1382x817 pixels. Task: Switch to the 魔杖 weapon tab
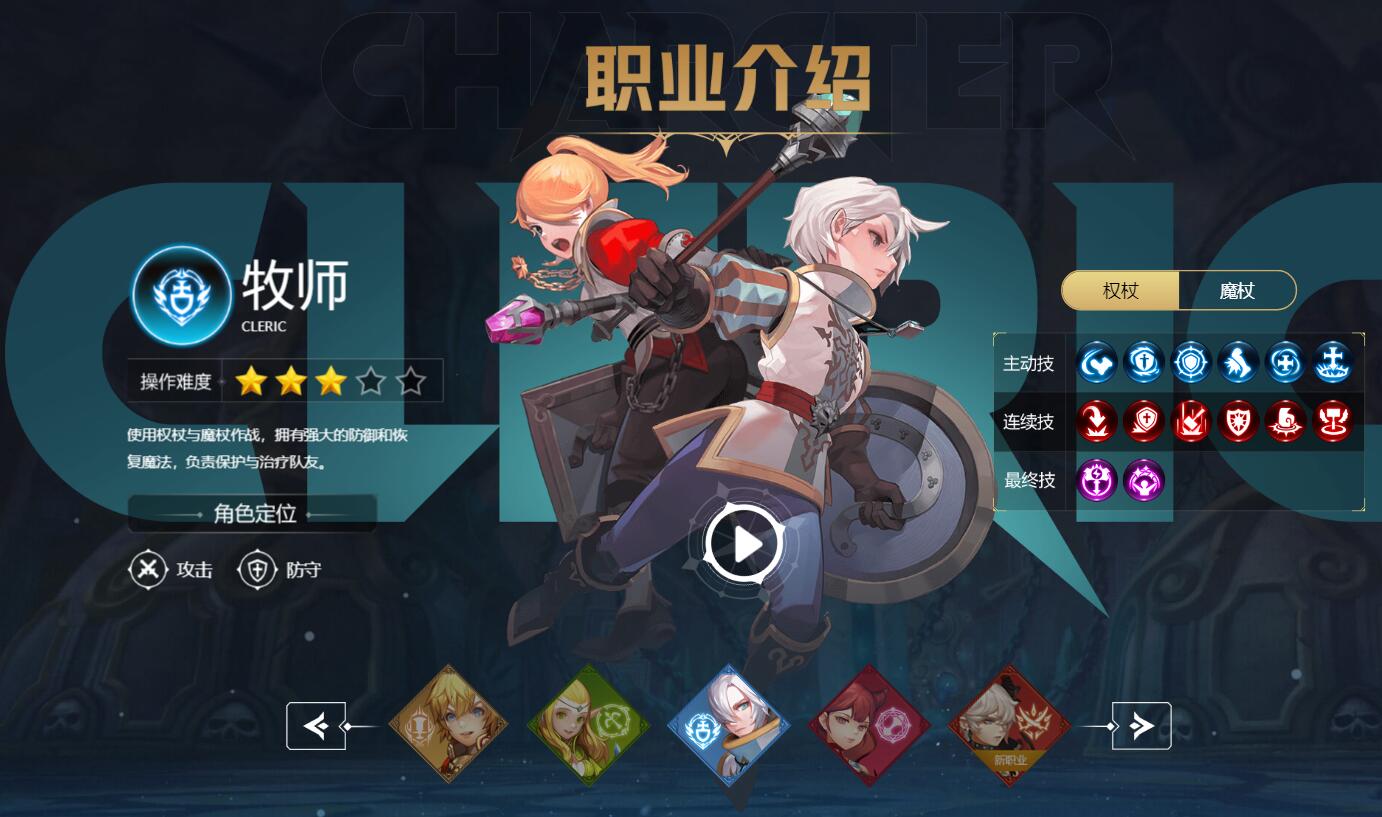[1237, 290]
